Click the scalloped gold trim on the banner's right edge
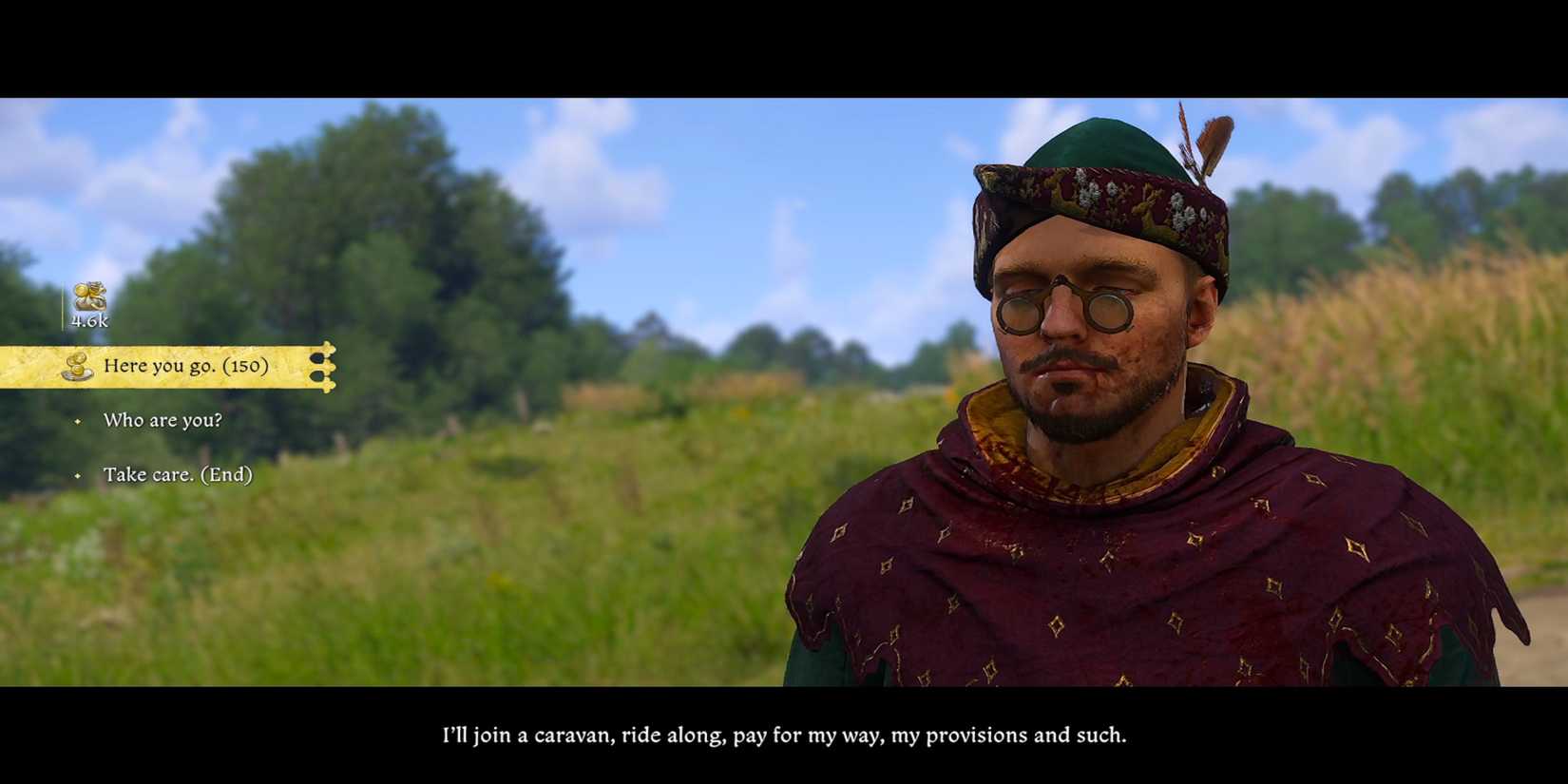Viewport: 1568px width, 784px height. 326,365
